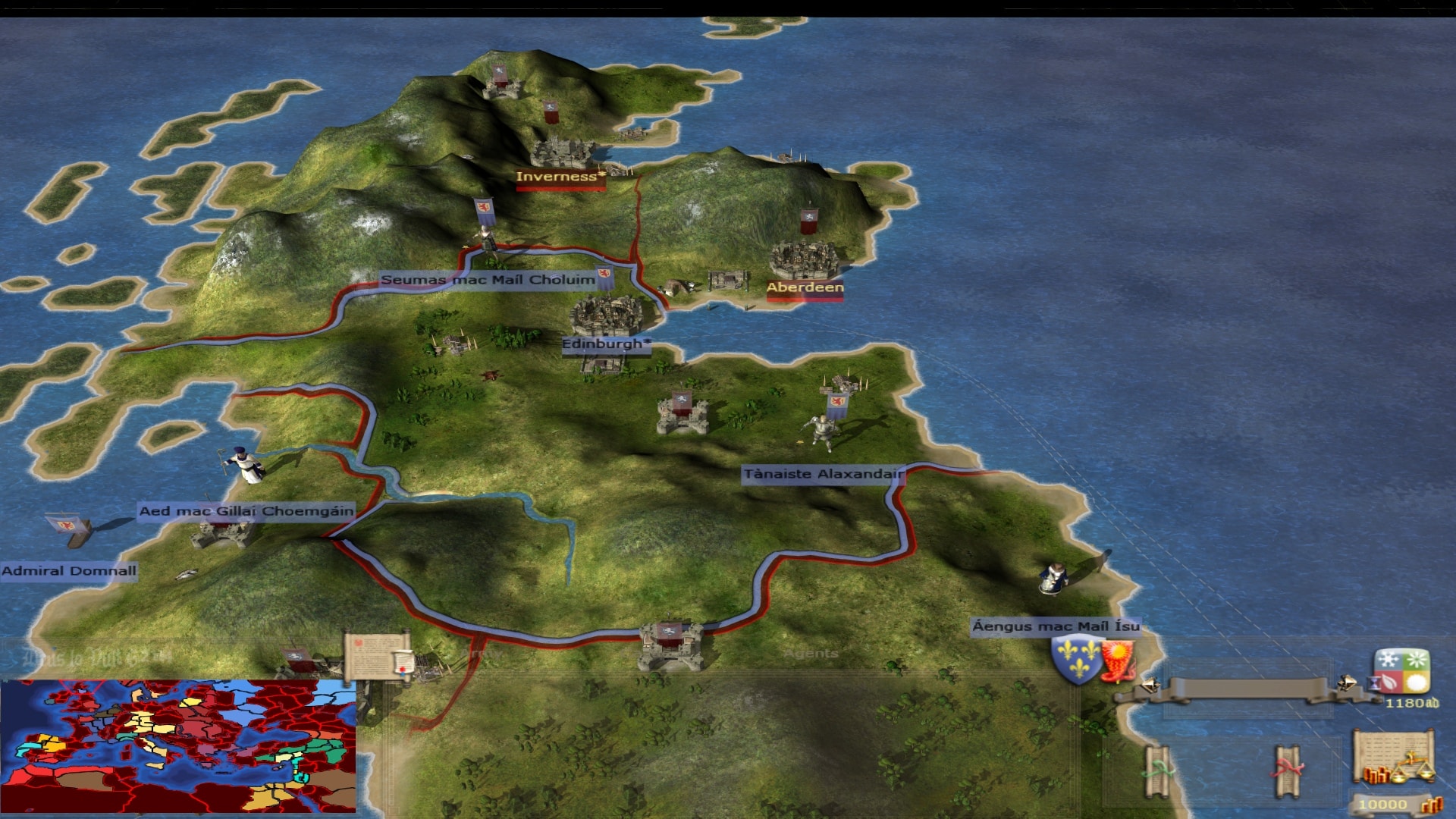
Task: End the turn with the four-season button
Action: click(1402, 671)
